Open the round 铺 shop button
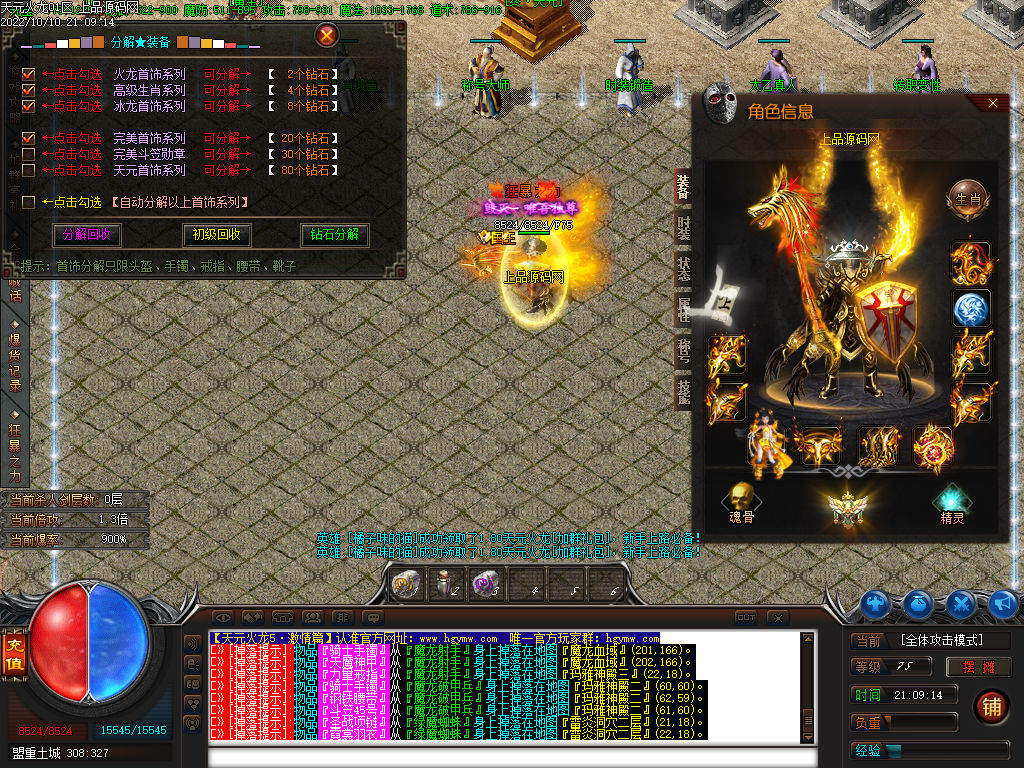 pyautogui.click(x=991, y=706)
